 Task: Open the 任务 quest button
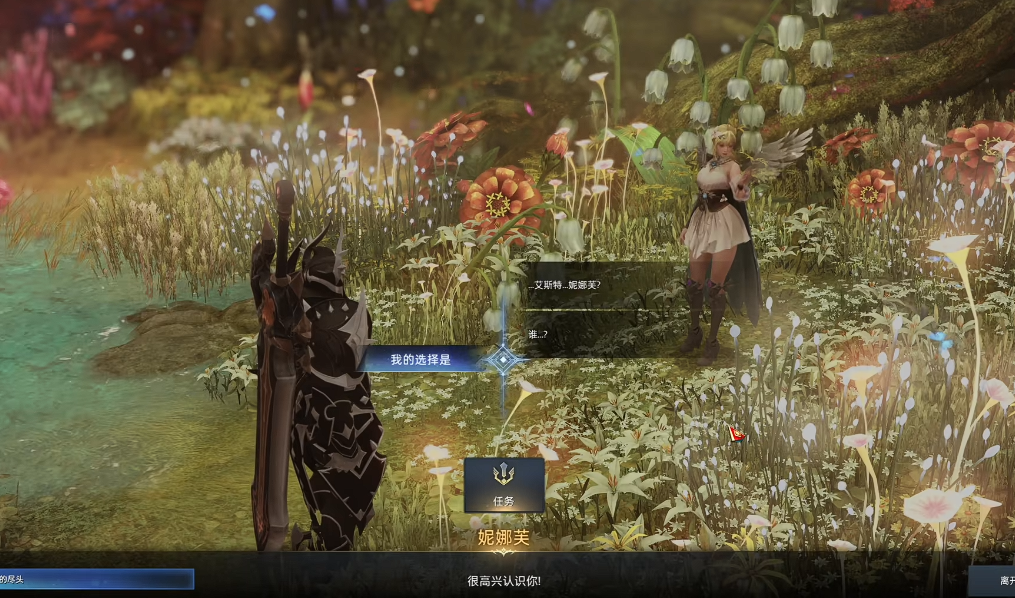click(504, 485)
